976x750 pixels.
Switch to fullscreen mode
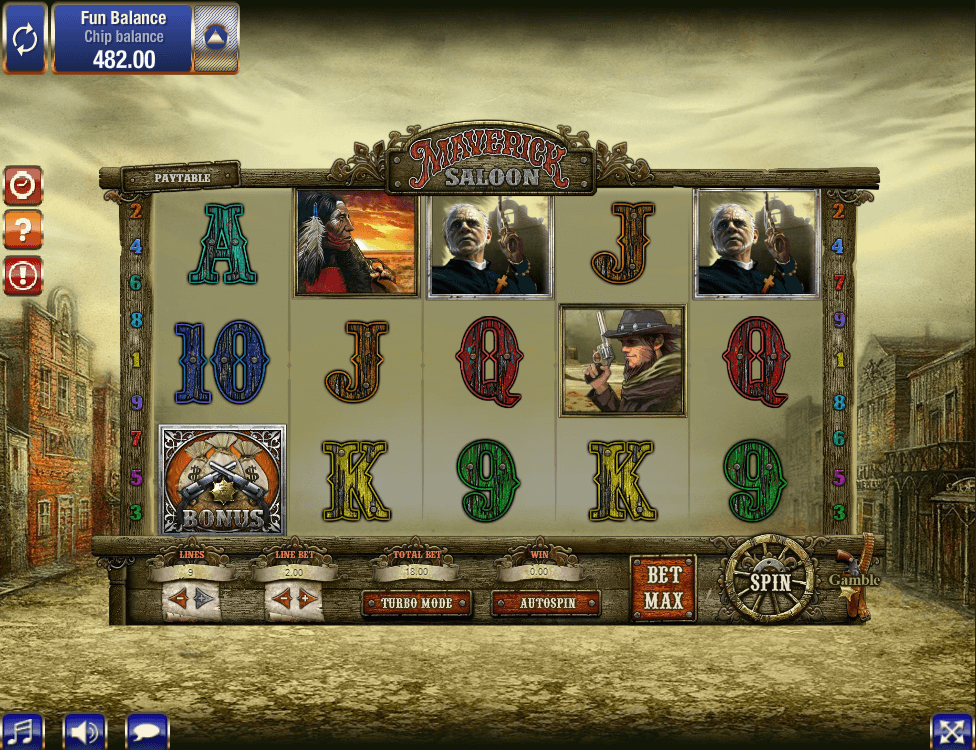coord(951,731)
